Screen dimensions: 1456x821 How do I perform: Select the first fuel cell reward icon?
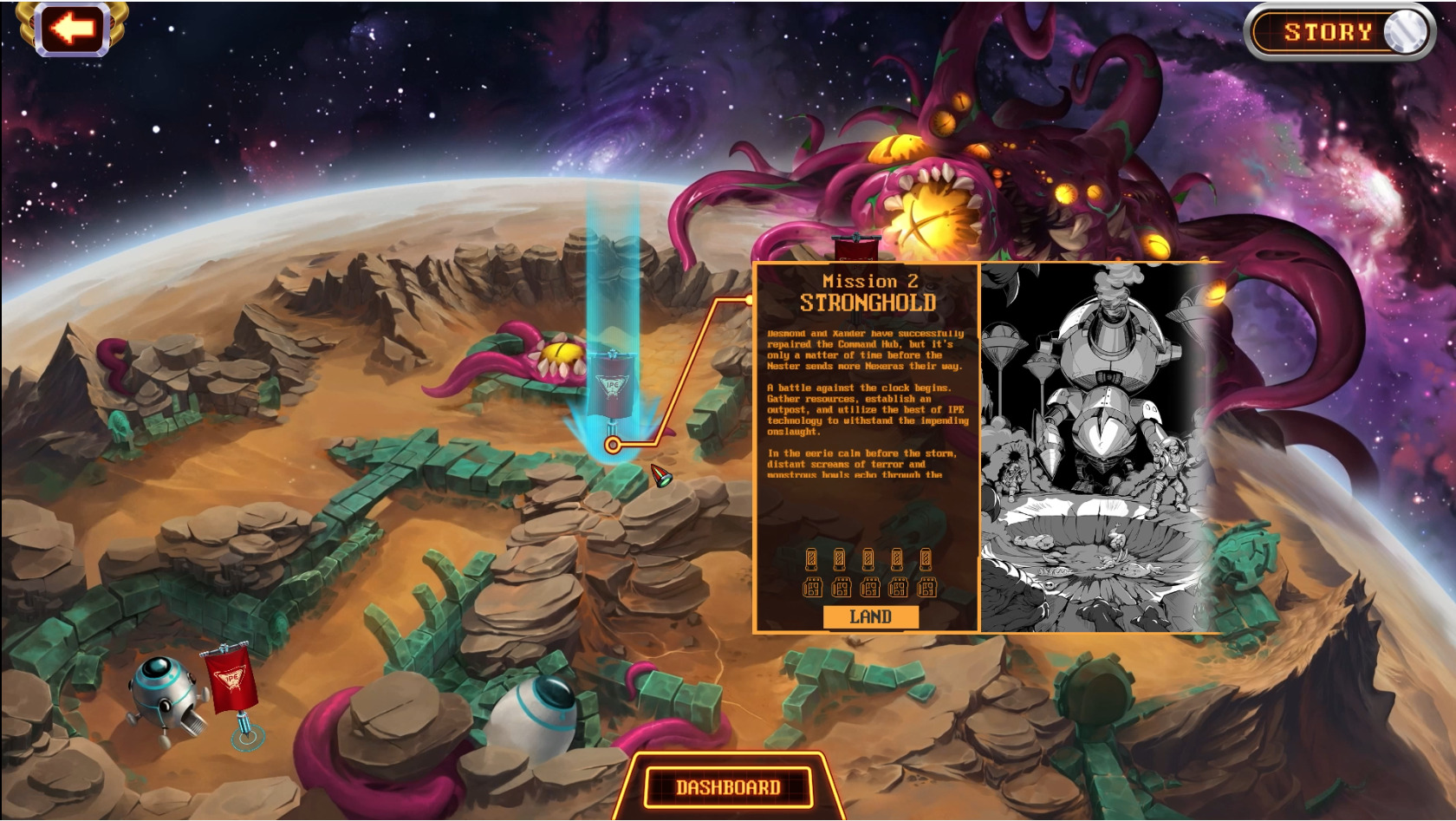pyautogui.click(x=810, y=560)
